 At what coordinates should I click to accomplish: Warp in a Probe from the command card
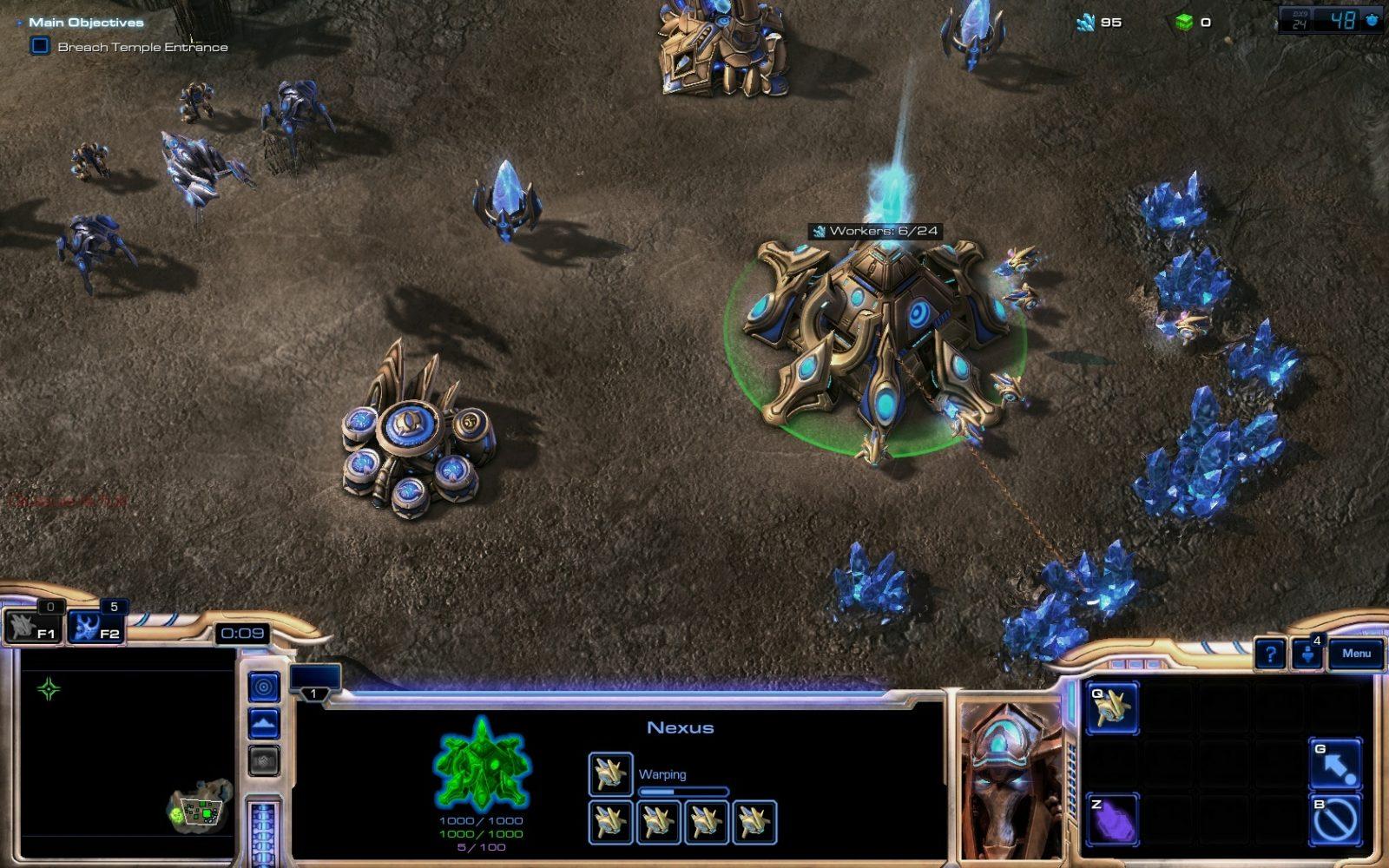pos(1112,708)
